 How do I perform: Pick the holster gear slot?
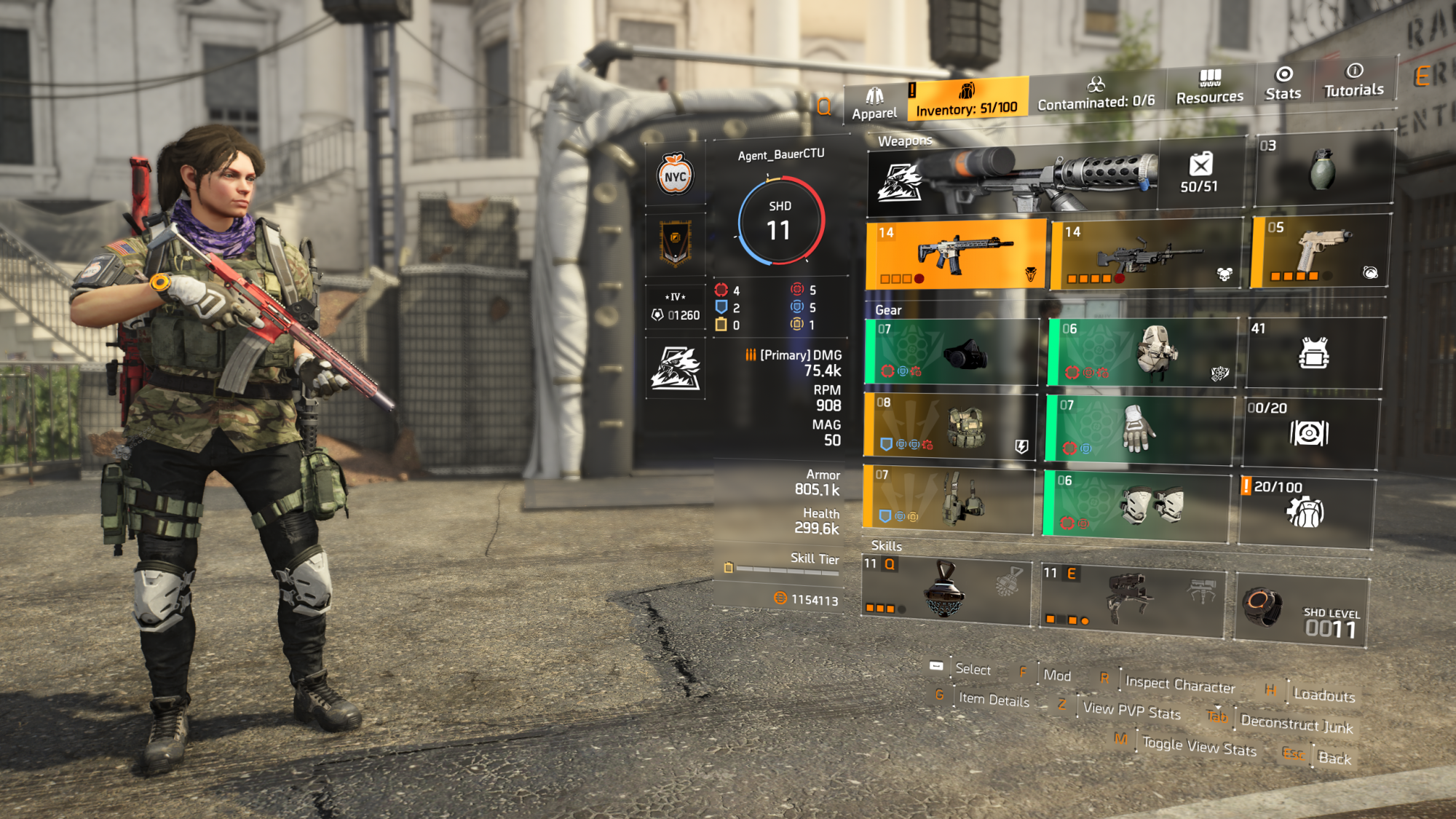pos(948,499)
